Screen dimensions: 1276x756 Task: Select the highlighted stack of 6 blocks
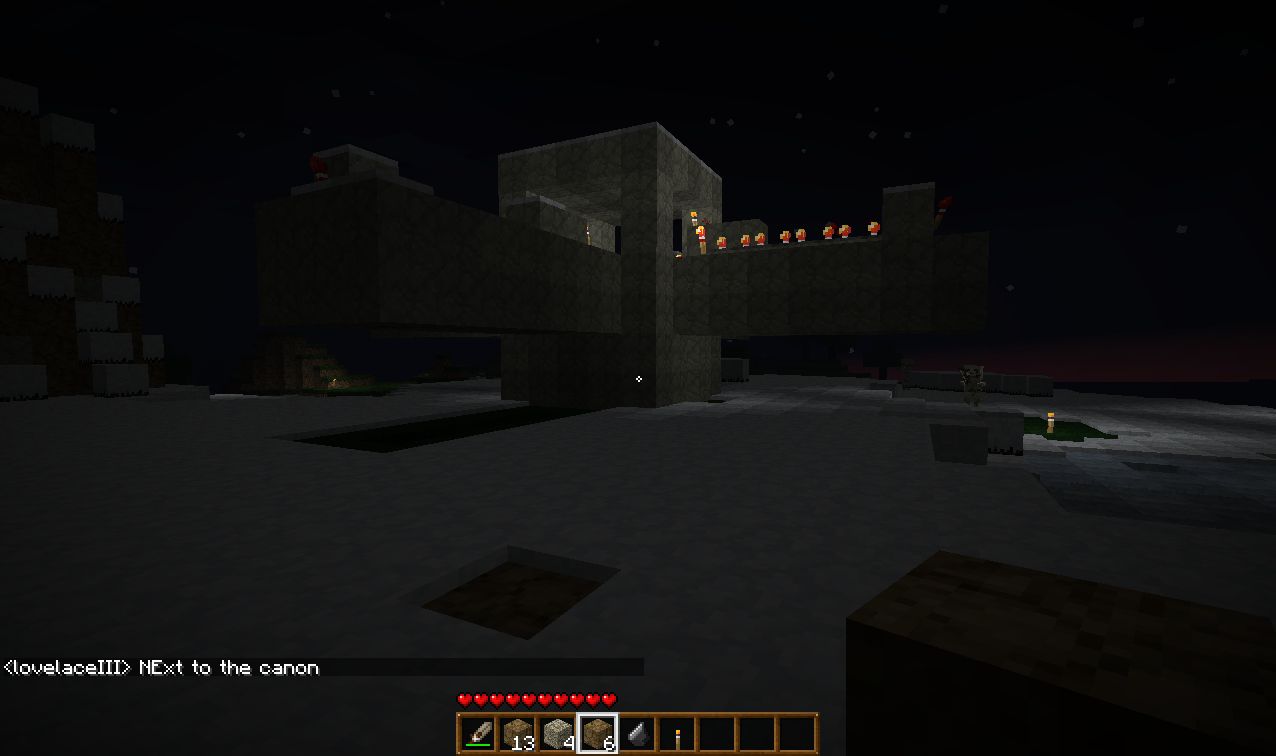(597, 734)
